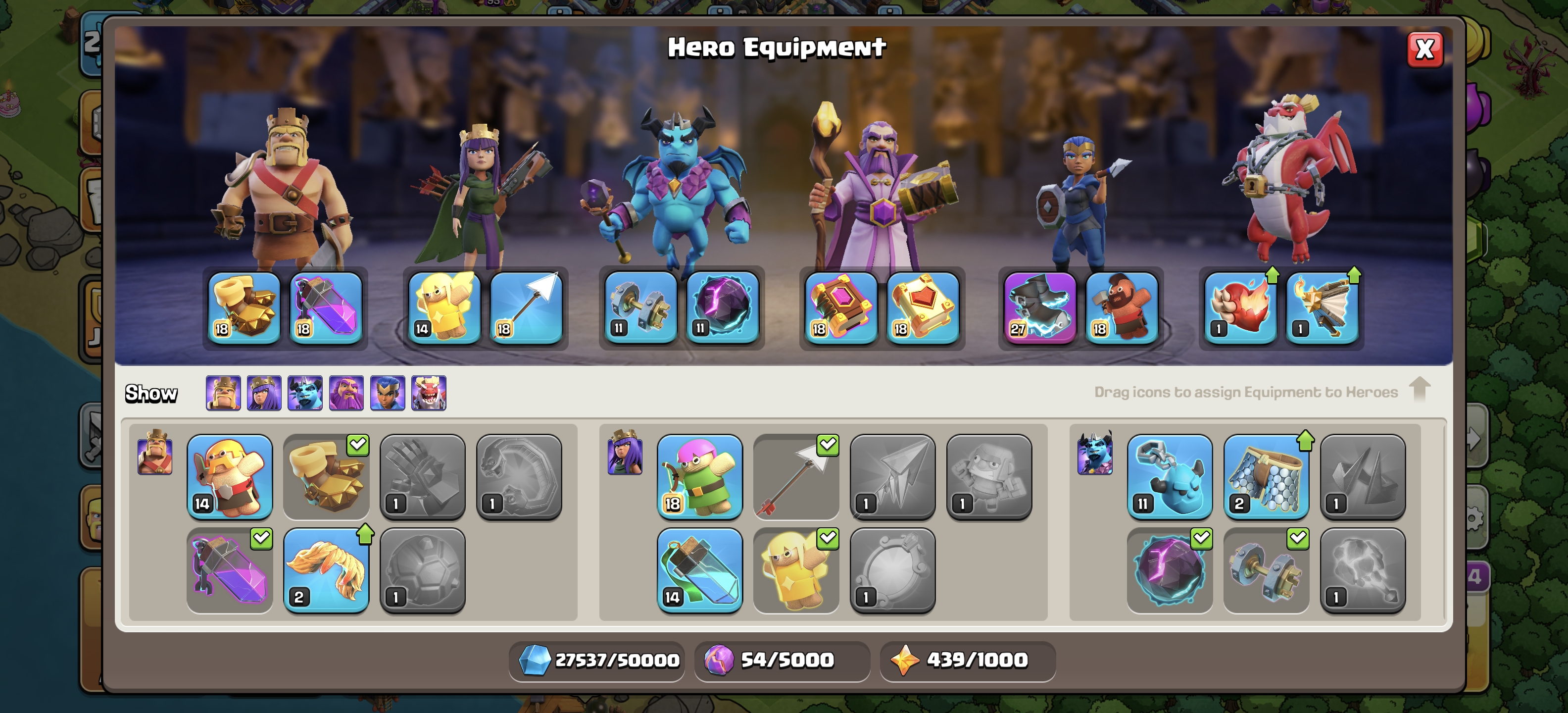Pick the Snake Bracelet equipment

519,476
